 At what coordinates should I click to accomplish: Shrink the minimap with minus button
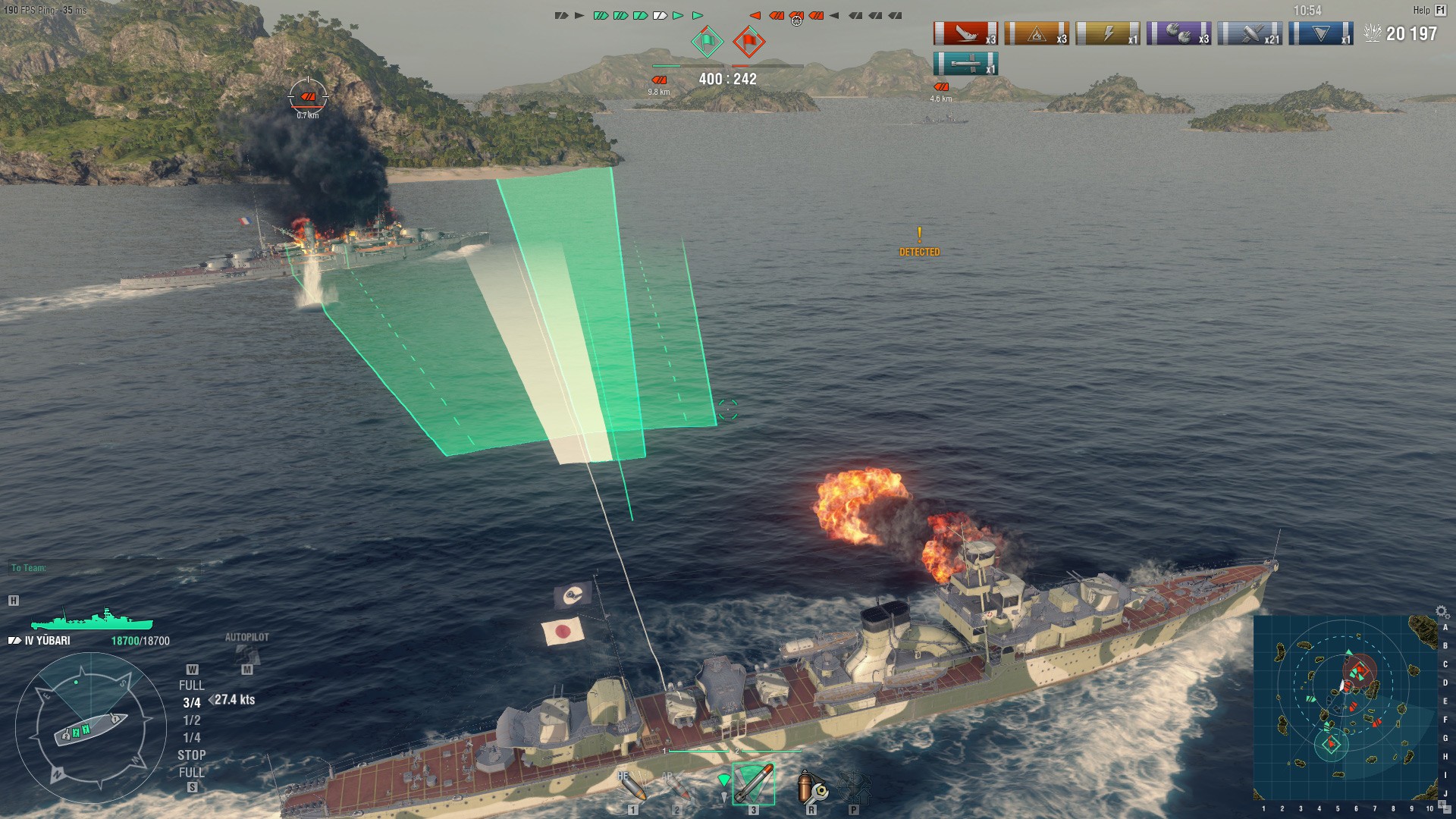(x=1448, y=808)
